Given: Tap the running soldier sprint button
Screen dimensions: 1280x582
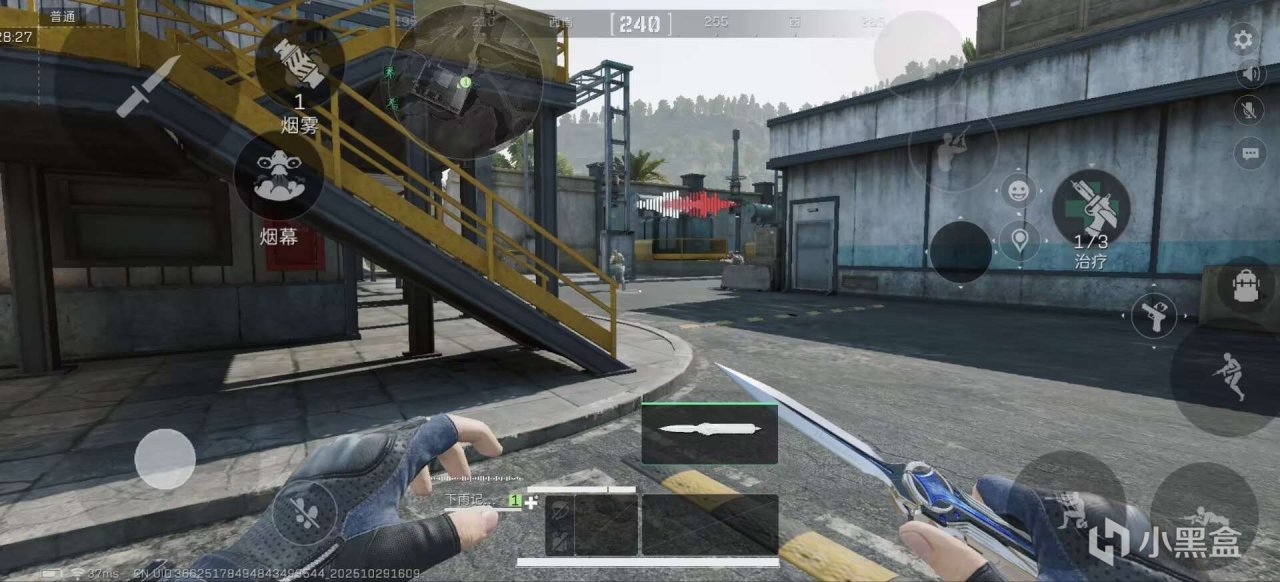Looking at the screenshot, I should coord(1229,380).
